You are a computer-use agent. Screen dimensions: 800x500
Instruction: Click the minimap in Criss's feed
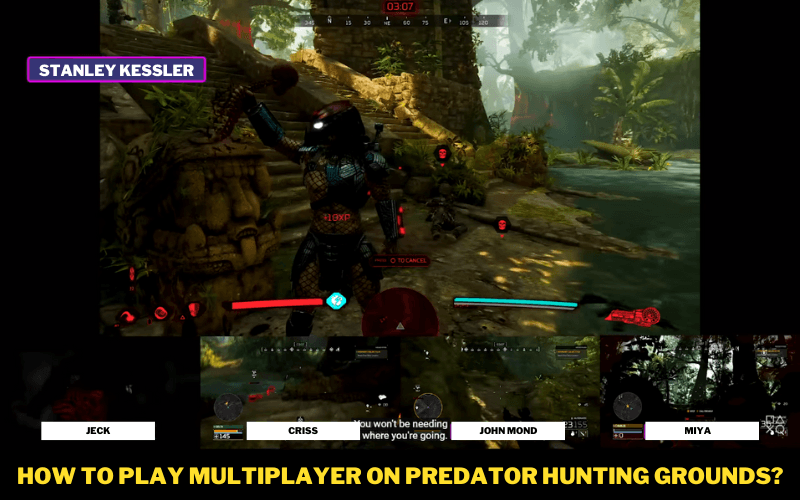[x=227, y=407]
